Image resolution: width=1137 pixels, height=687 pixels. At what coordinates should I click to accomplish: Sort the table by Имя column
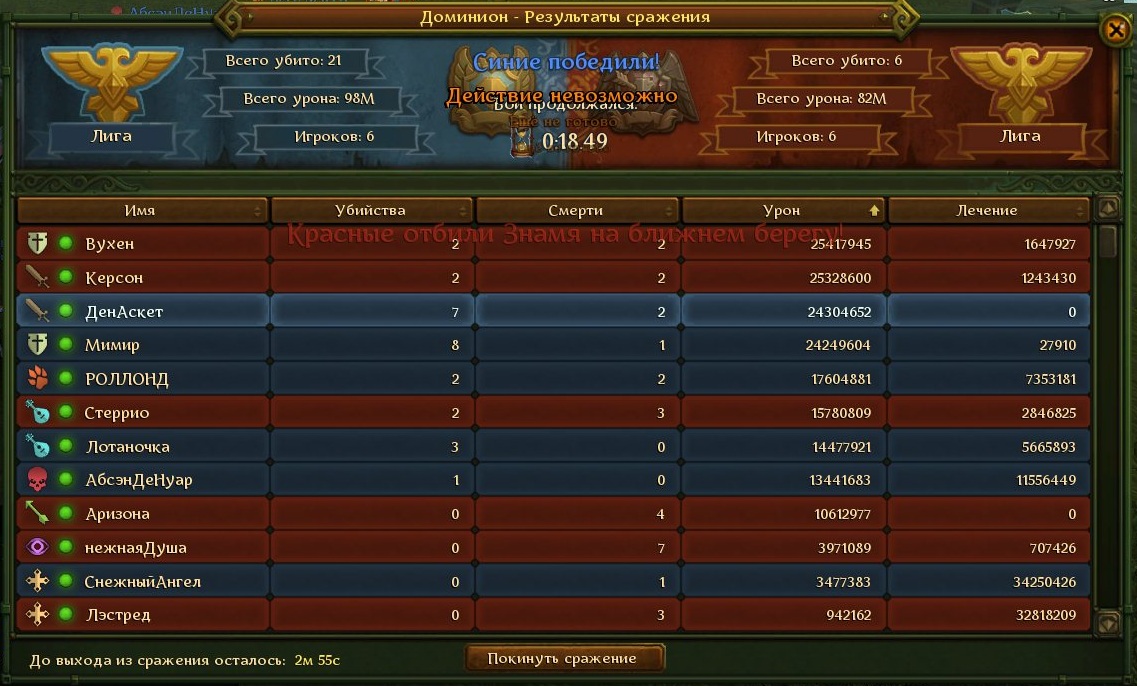(141, 211)
